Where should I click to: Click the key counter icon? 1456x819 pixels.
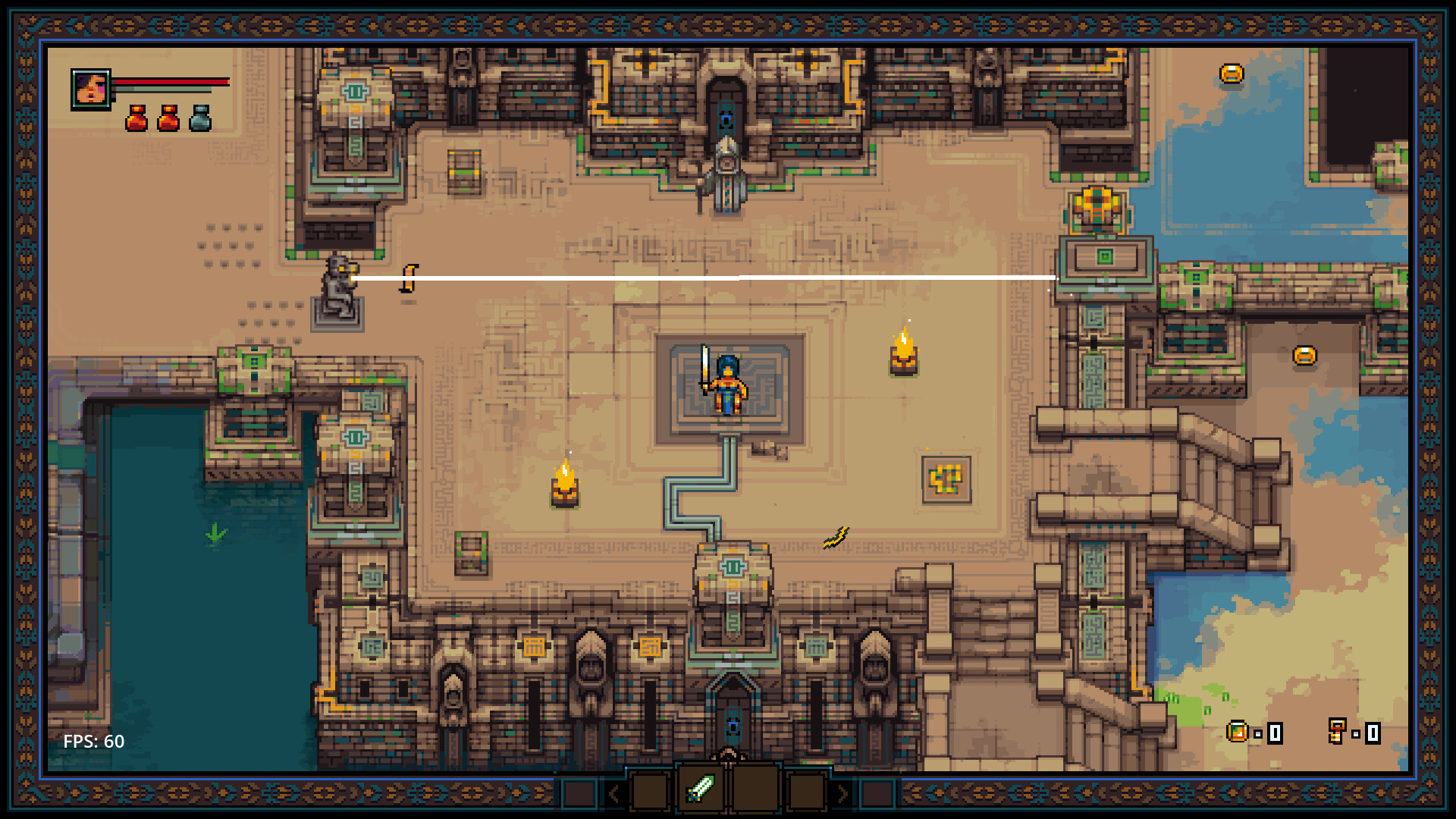coord(1336,730)
